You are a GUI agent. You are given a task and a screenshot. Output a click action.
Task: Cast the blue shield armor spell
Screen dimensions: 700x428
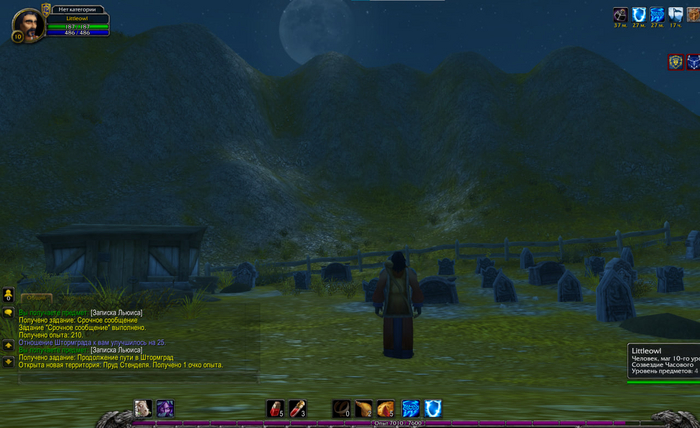click(x=433, y=408)
